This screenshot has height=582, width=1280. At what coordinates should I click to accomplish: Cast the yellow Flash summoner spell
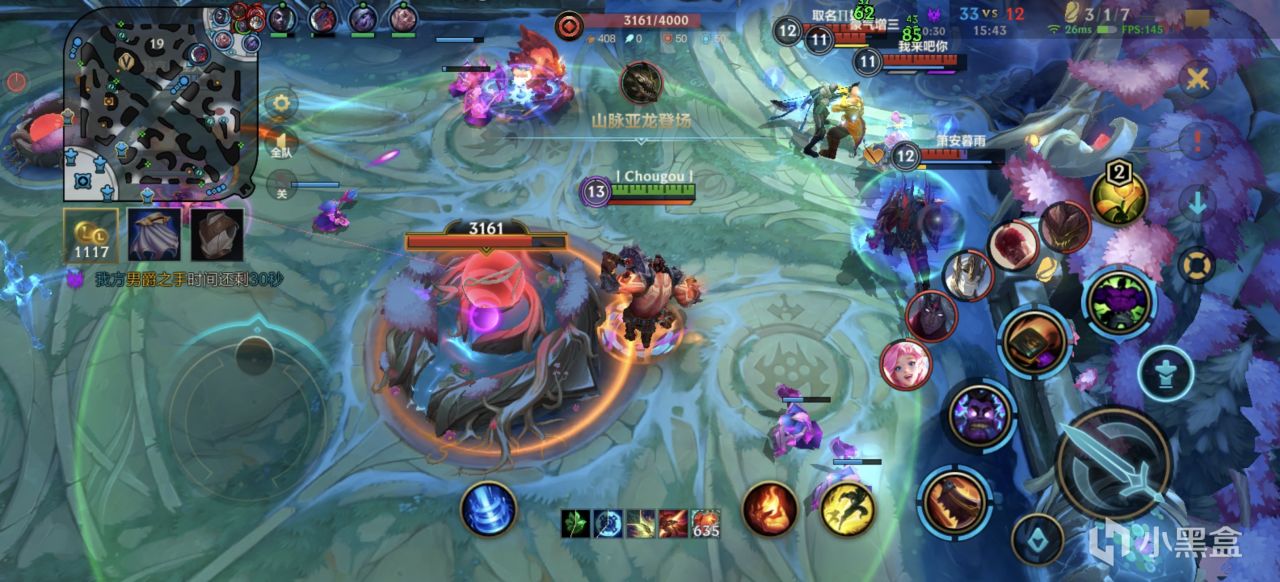848,508
